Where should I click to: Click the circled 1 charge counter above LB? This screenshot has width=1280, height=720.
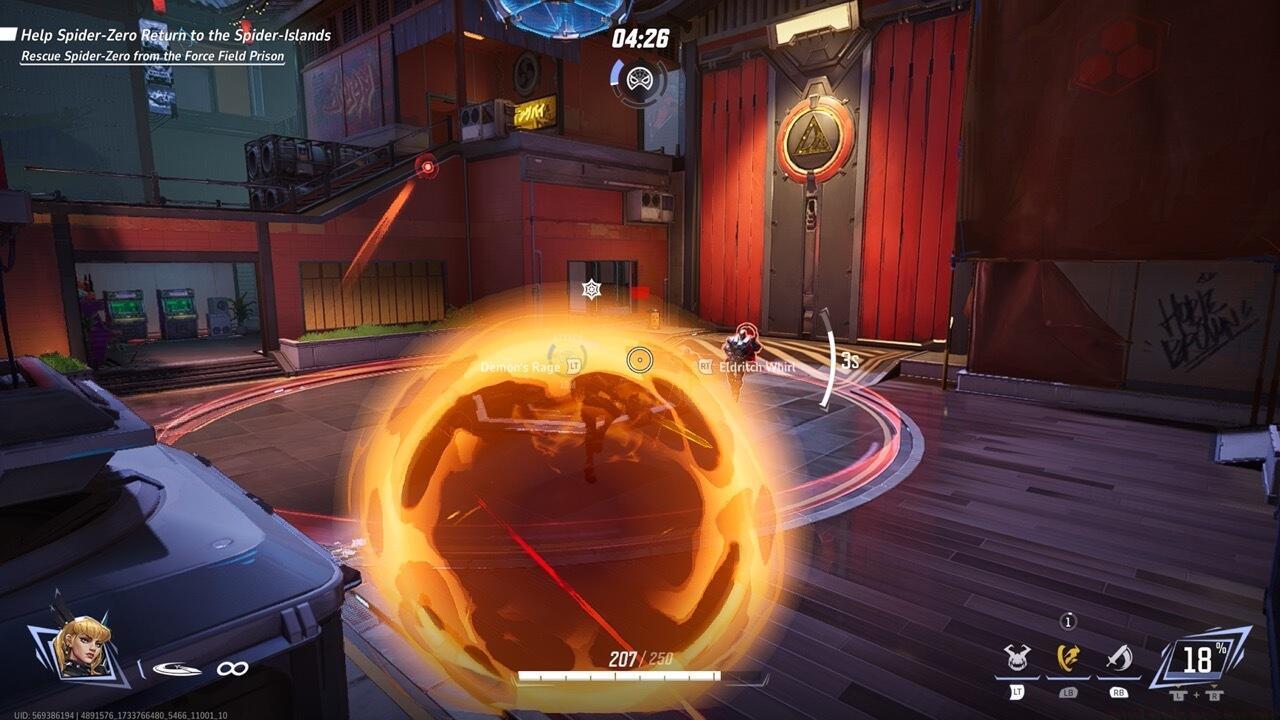pos(1069,620)
